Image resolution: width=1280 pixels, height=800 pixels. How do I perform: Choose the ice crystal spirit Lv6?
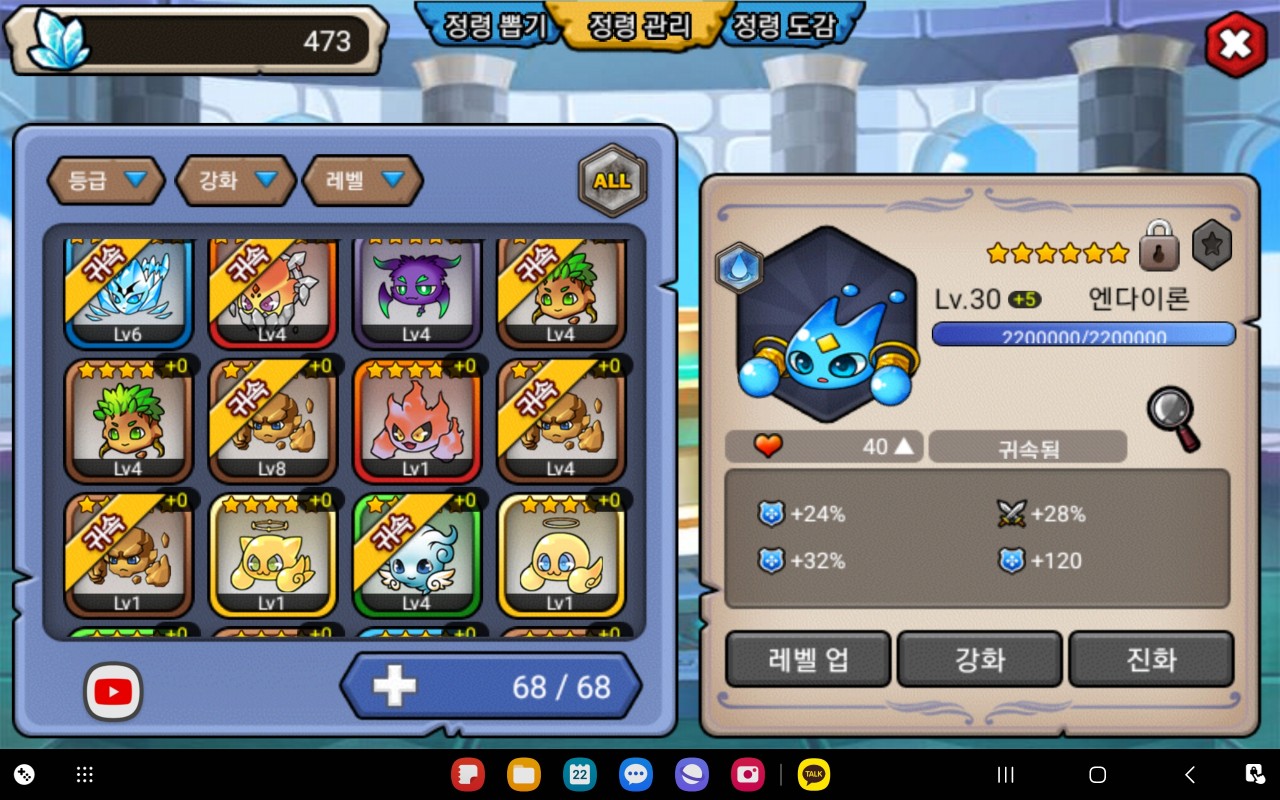[x=128, y=290]
